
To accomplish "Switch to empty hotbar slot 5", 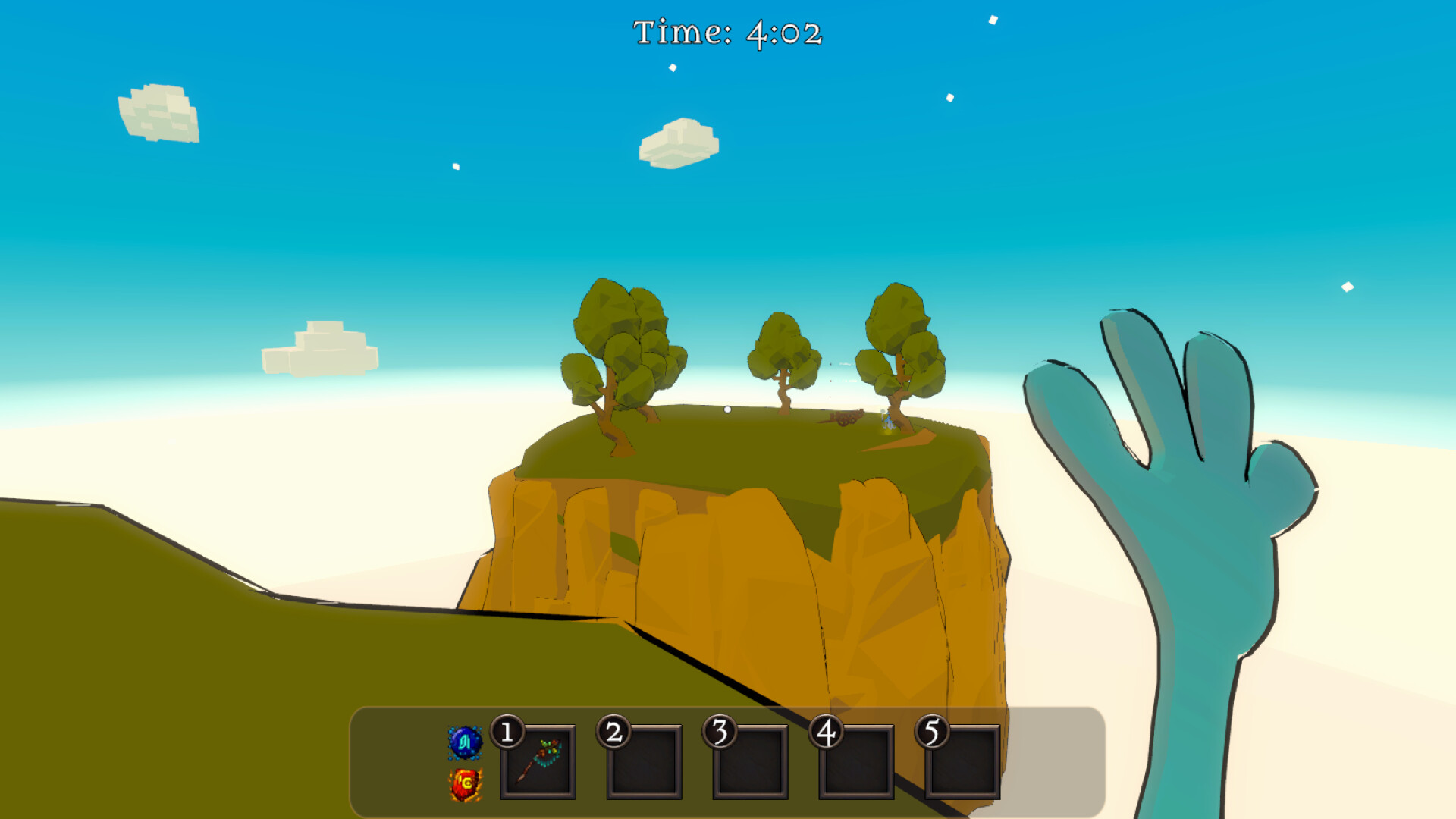I will click(963, 761).
